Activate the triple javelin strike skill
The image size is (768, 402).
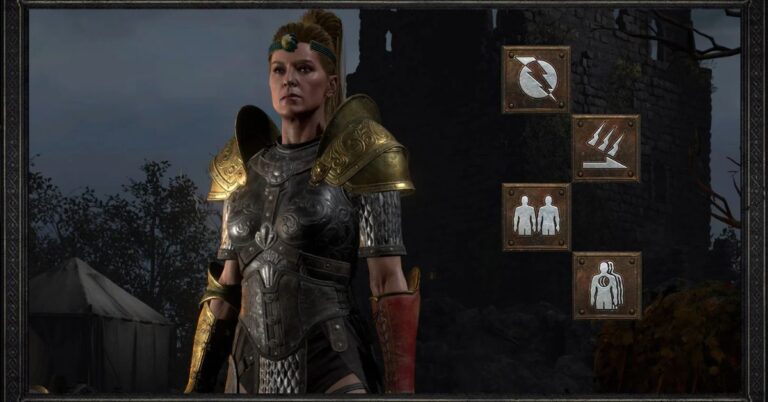pyautogui.click(x=606, y=148)
